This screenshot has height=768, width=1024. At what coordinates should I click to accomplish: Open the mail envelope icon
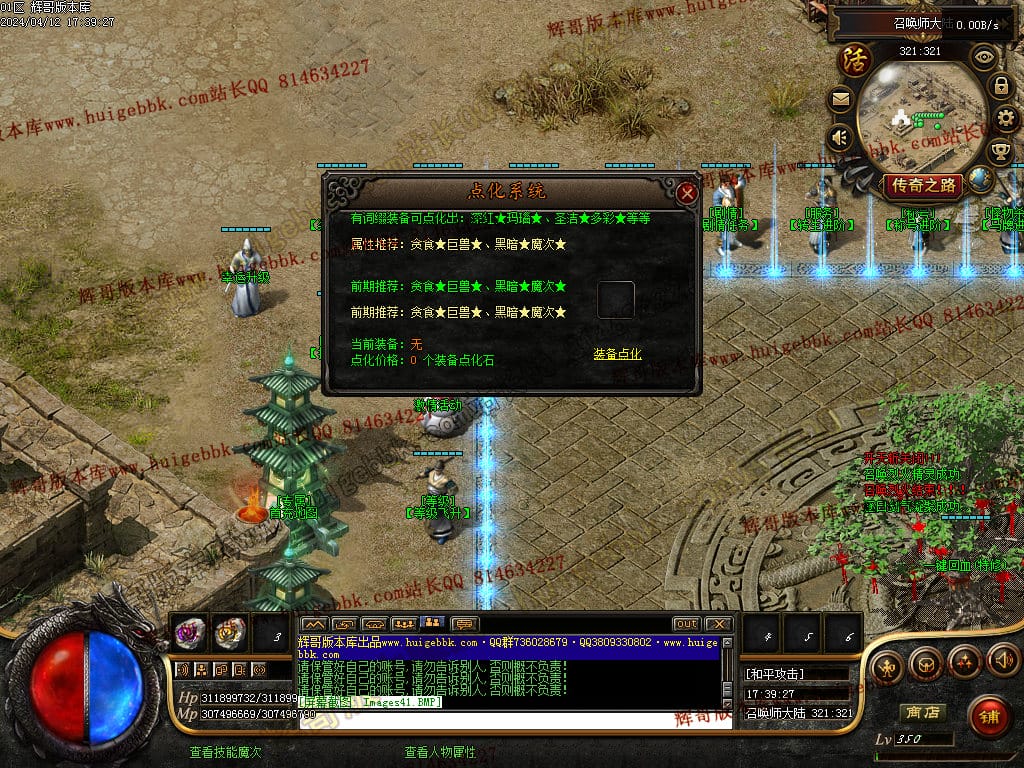(840, 100)
